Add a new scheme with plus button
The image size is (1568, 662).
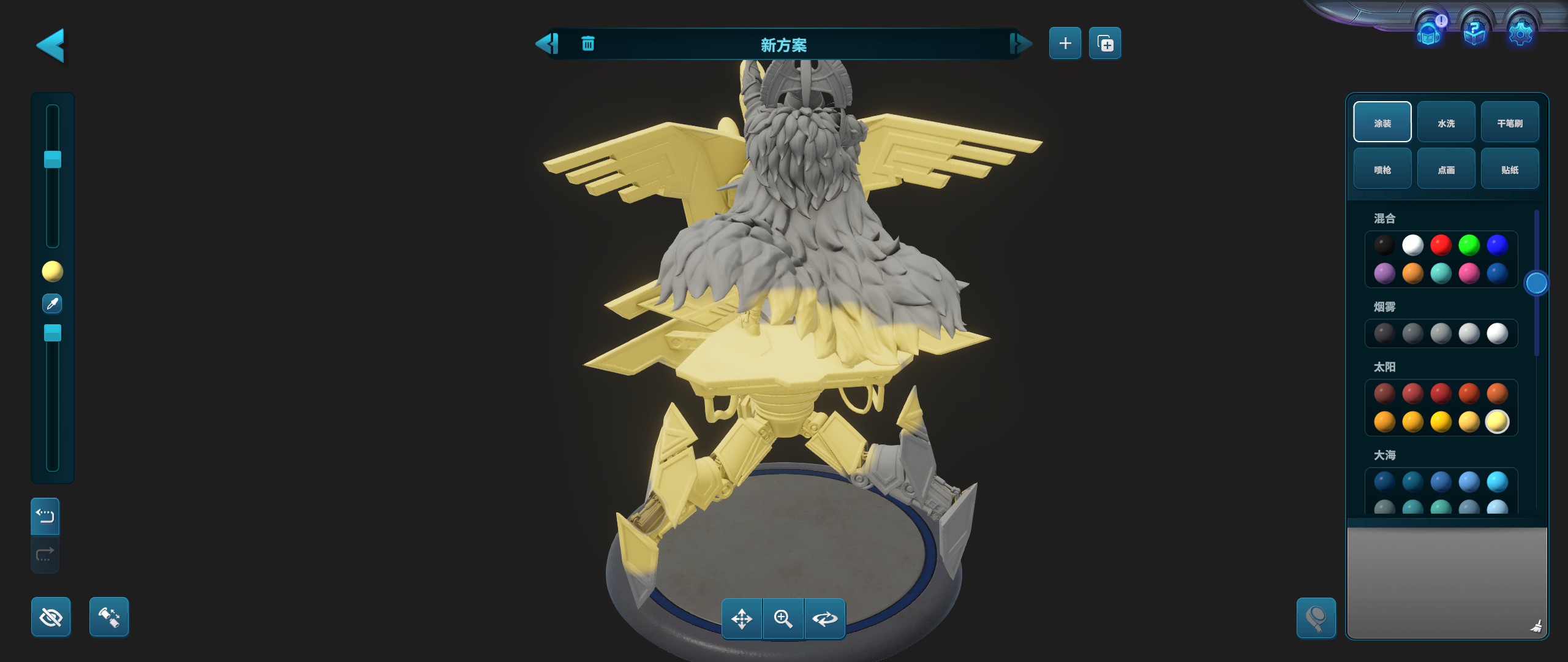[x=1065, y=44]
